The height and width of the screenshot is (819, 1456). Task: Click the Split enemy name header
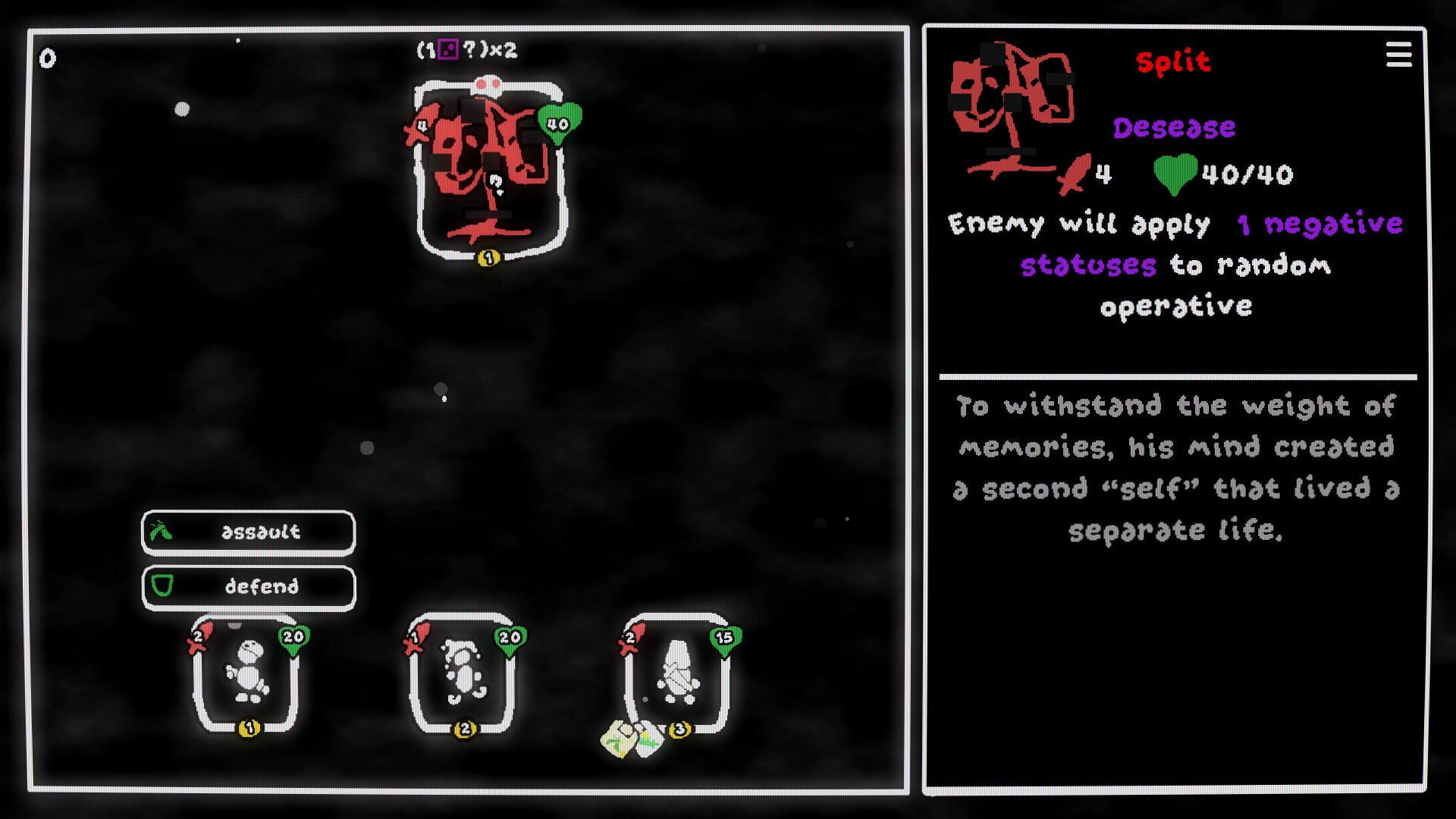click(x=1172, y=62)
